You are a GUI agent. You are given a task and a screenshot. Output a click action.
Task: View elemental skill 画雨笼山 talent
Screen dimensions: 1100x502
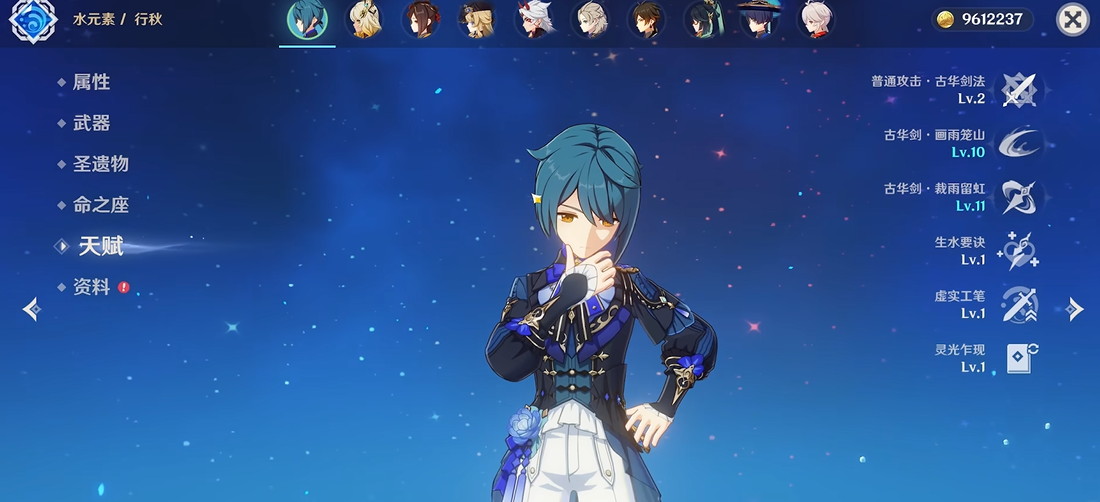pos(1018,143)
